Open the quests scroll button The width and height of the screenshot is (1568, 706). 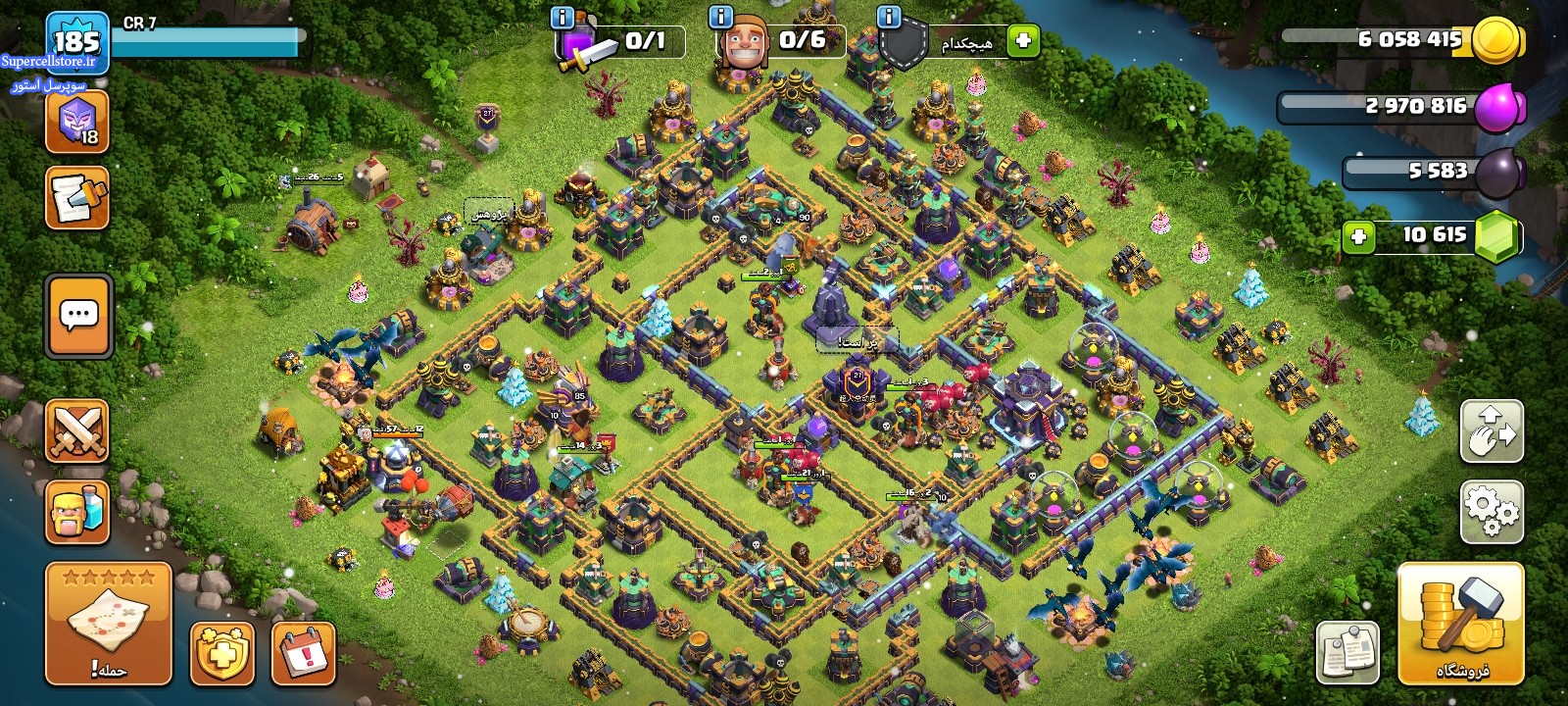coord(76,198)
